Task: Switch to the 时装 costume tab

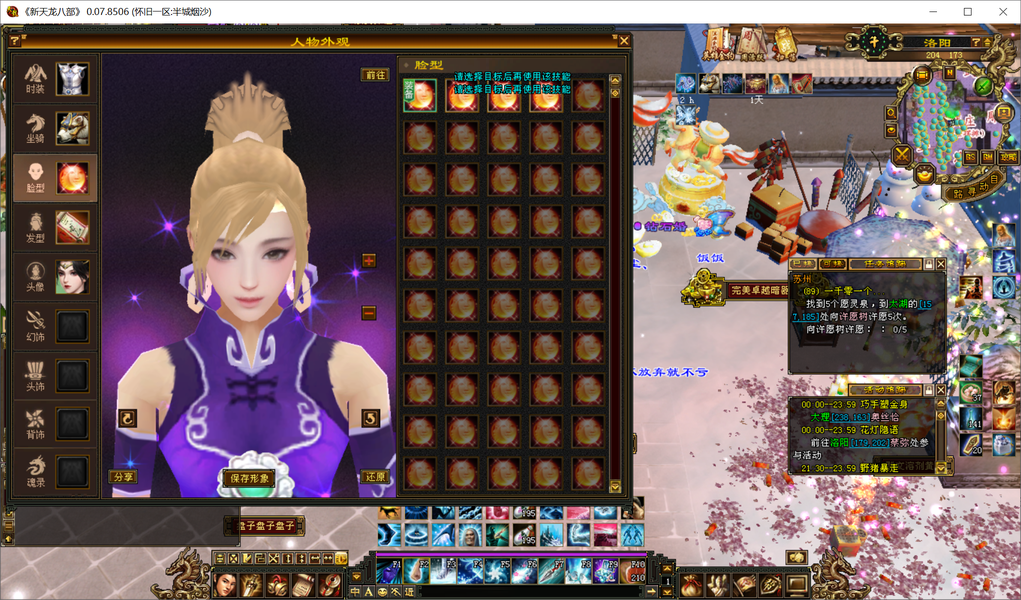Action: 55,79
